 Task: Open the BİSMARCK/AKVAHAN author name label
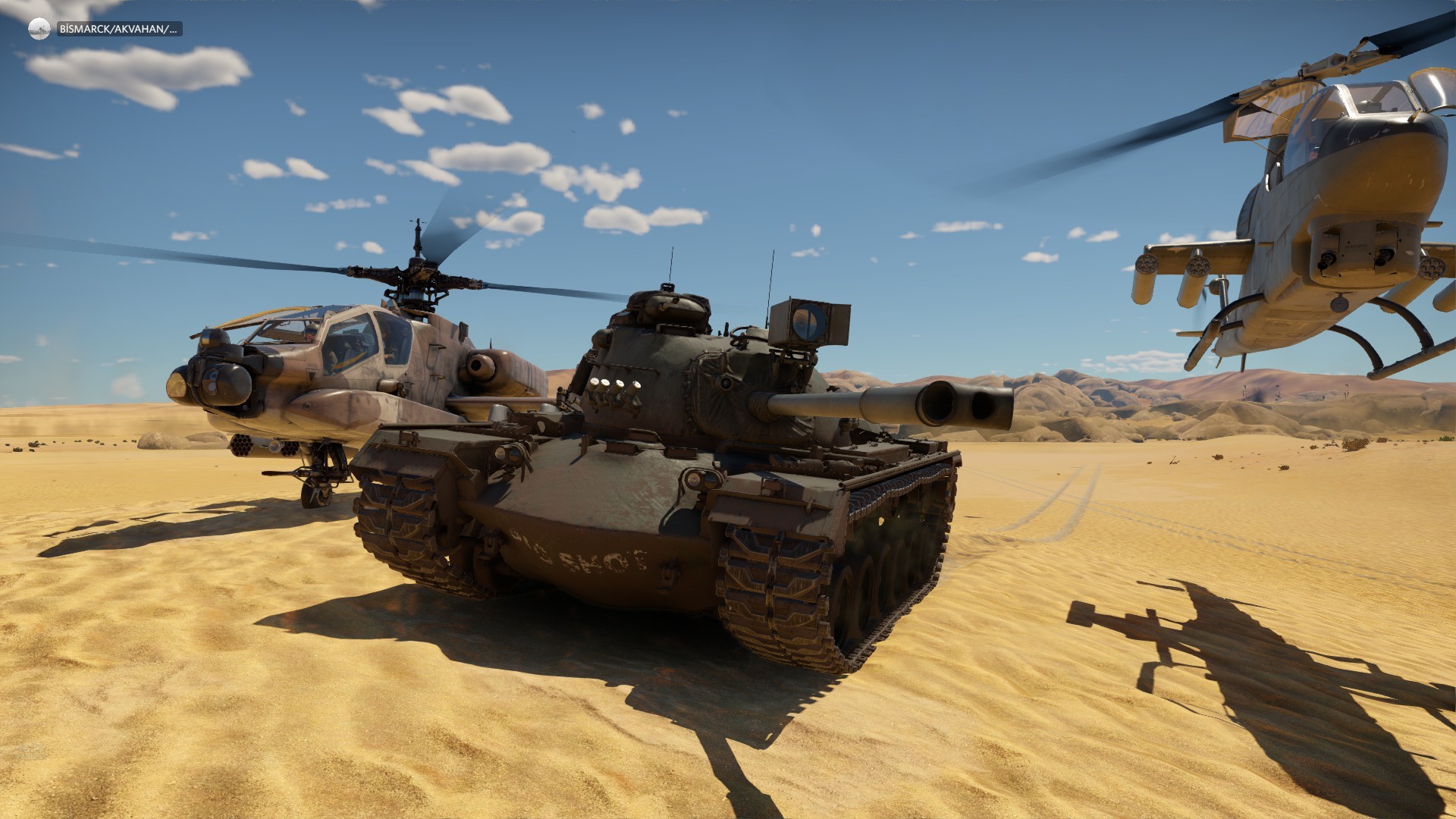(x=119, y=30)
